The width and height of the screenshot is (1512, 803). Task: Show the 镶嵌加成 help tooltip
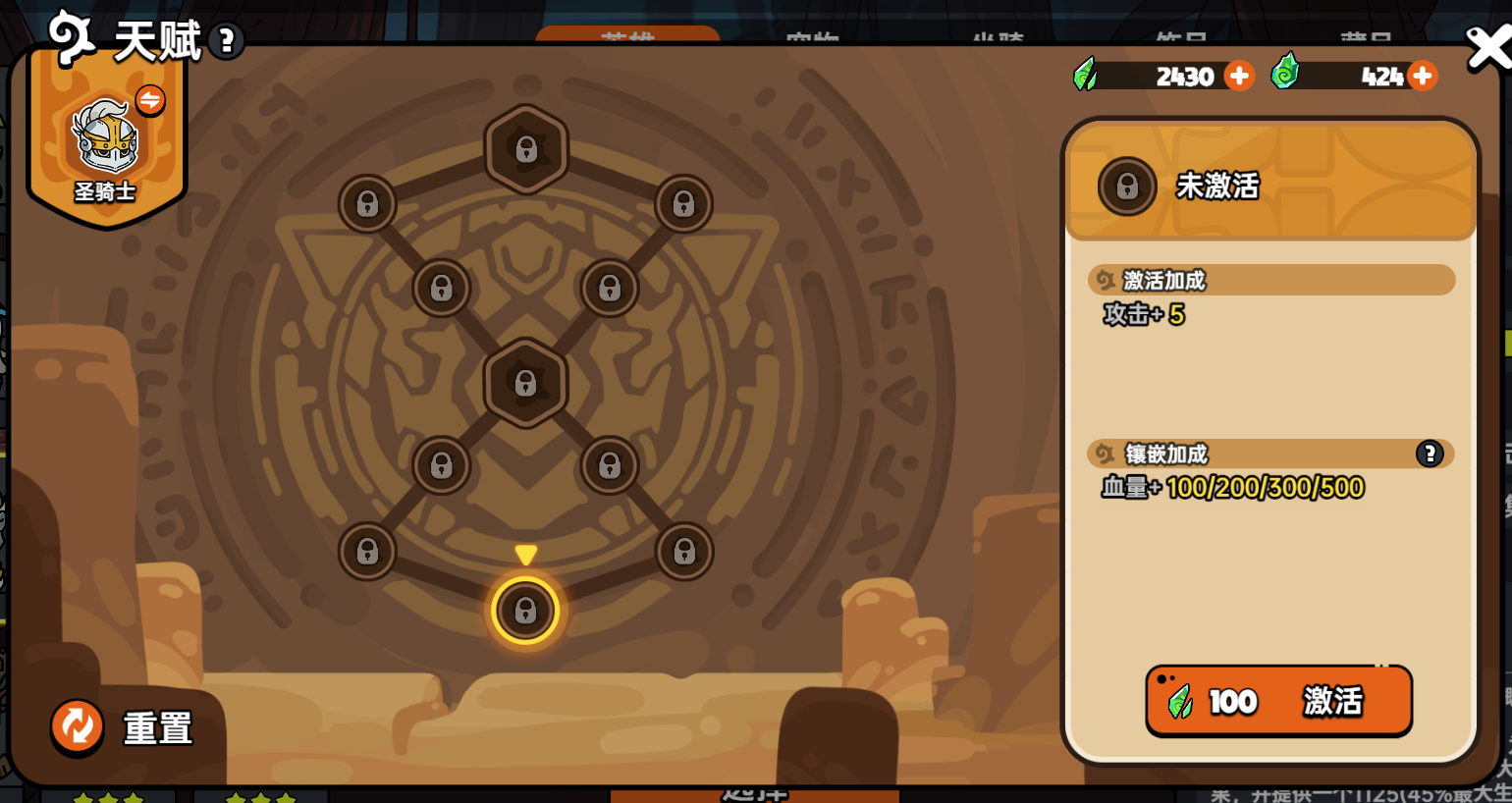[1429, 454]
